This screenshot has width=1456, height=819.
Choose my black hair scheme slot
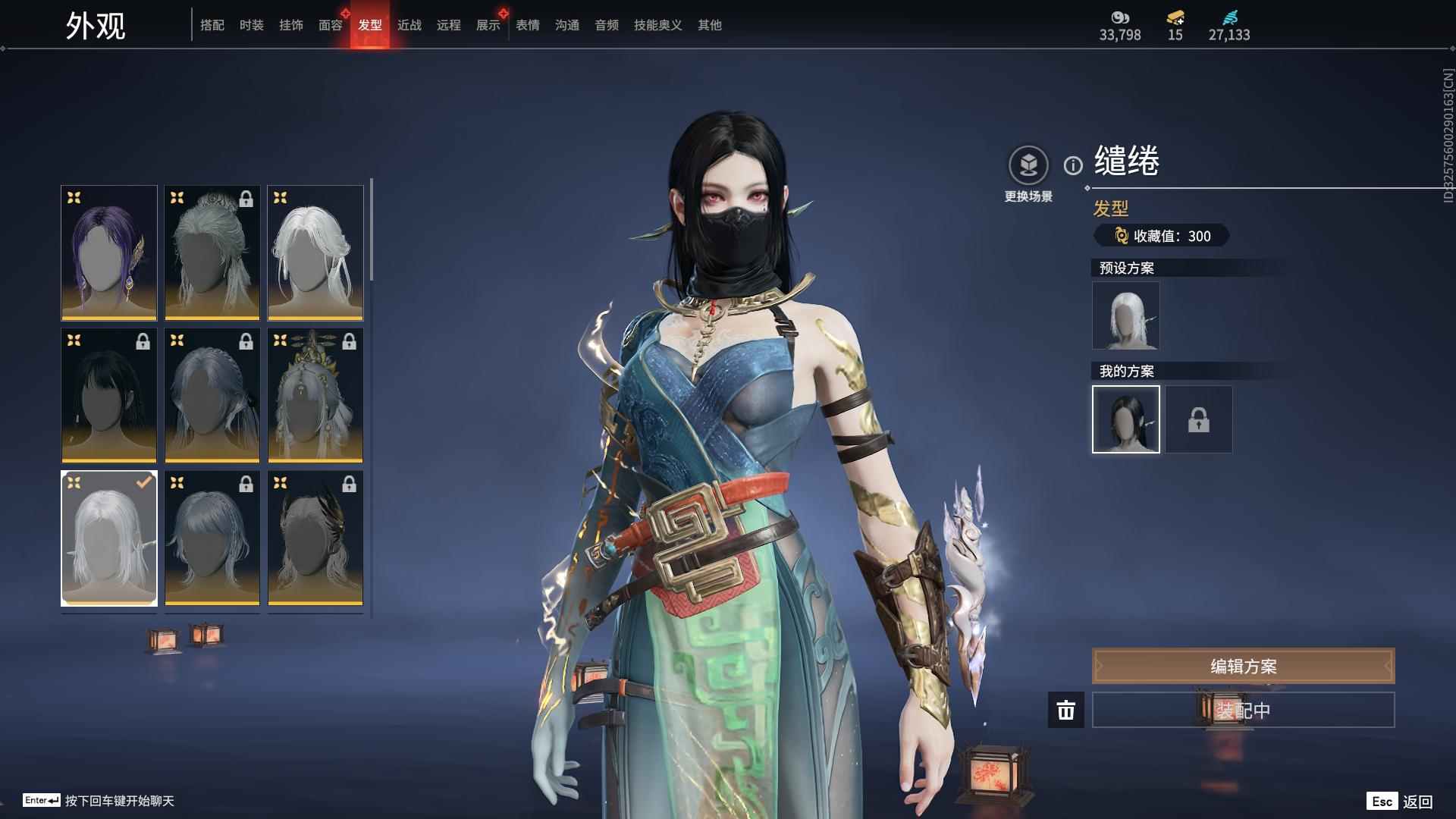[1125, 419]
